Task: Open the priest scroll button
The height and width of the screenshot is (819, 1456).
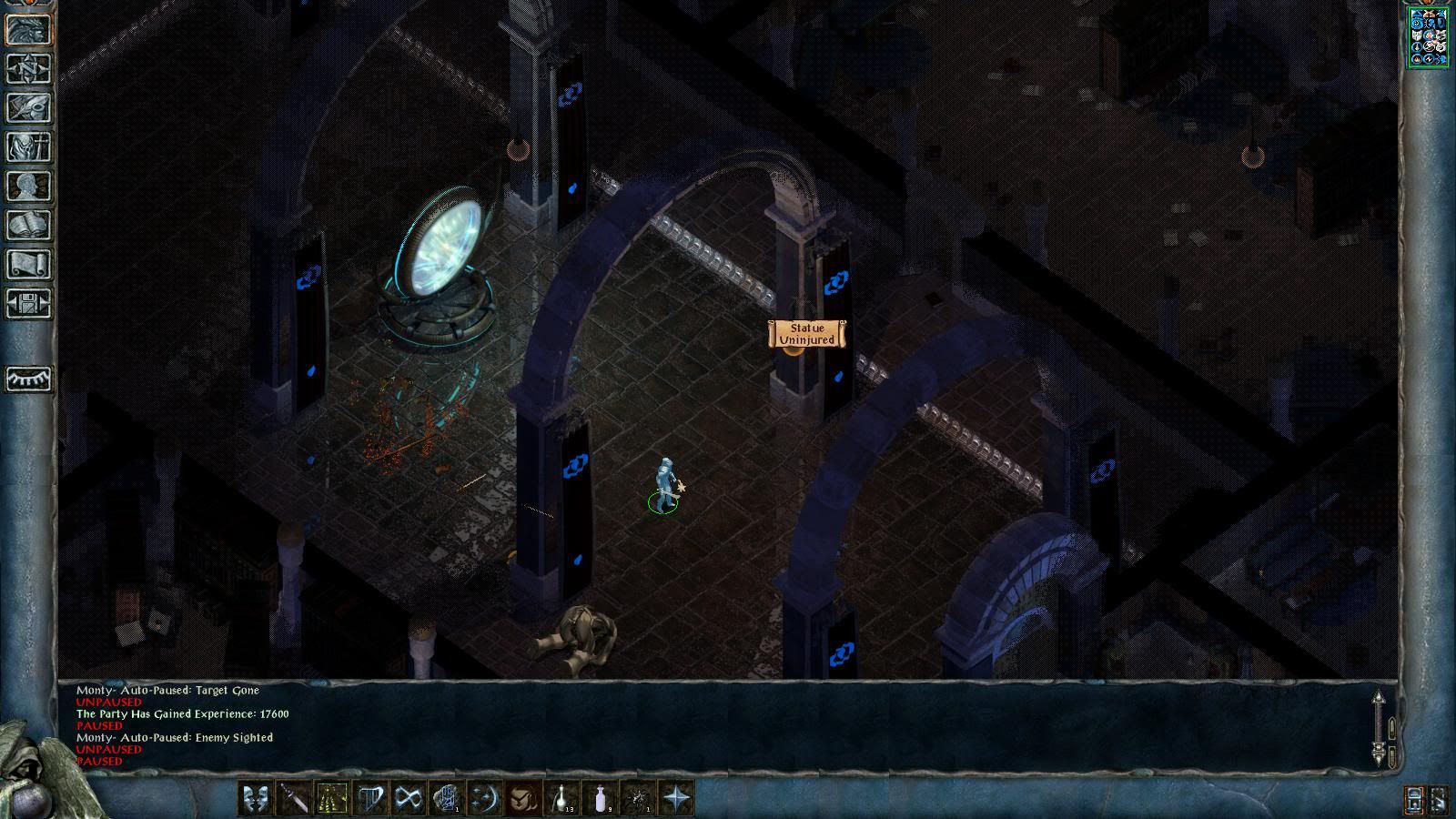Action: (x=28, y=264)
